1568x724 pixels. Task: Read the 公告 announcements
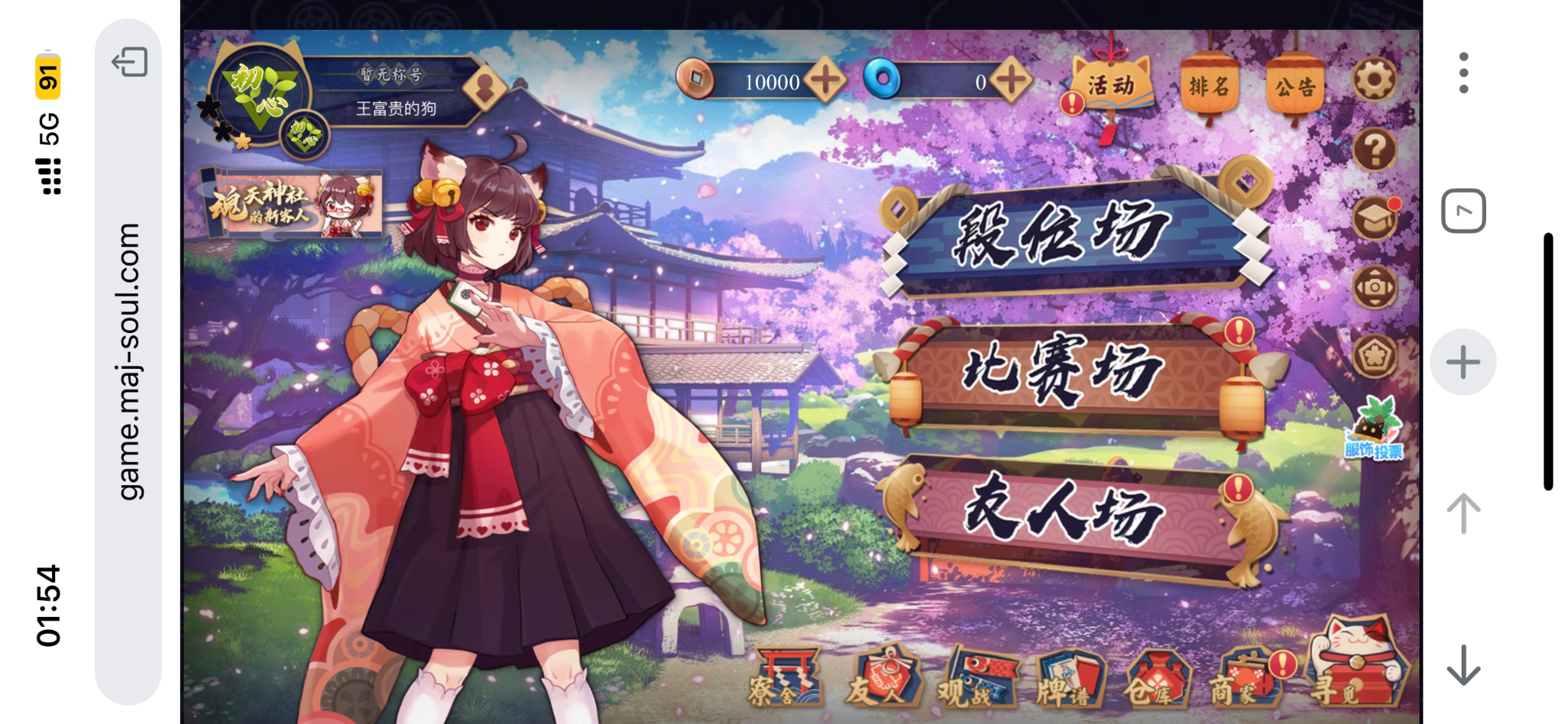point(1295,86)
